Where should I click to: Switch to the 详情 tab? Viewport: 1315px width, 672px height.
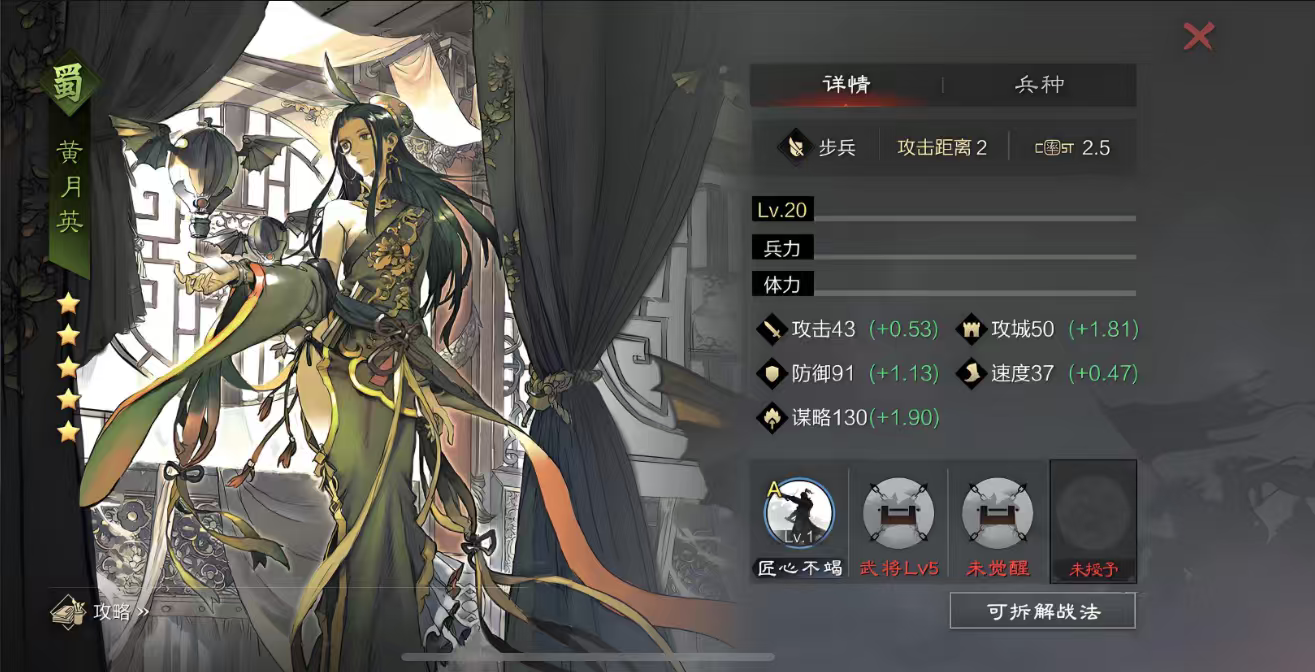coord(846,85)
